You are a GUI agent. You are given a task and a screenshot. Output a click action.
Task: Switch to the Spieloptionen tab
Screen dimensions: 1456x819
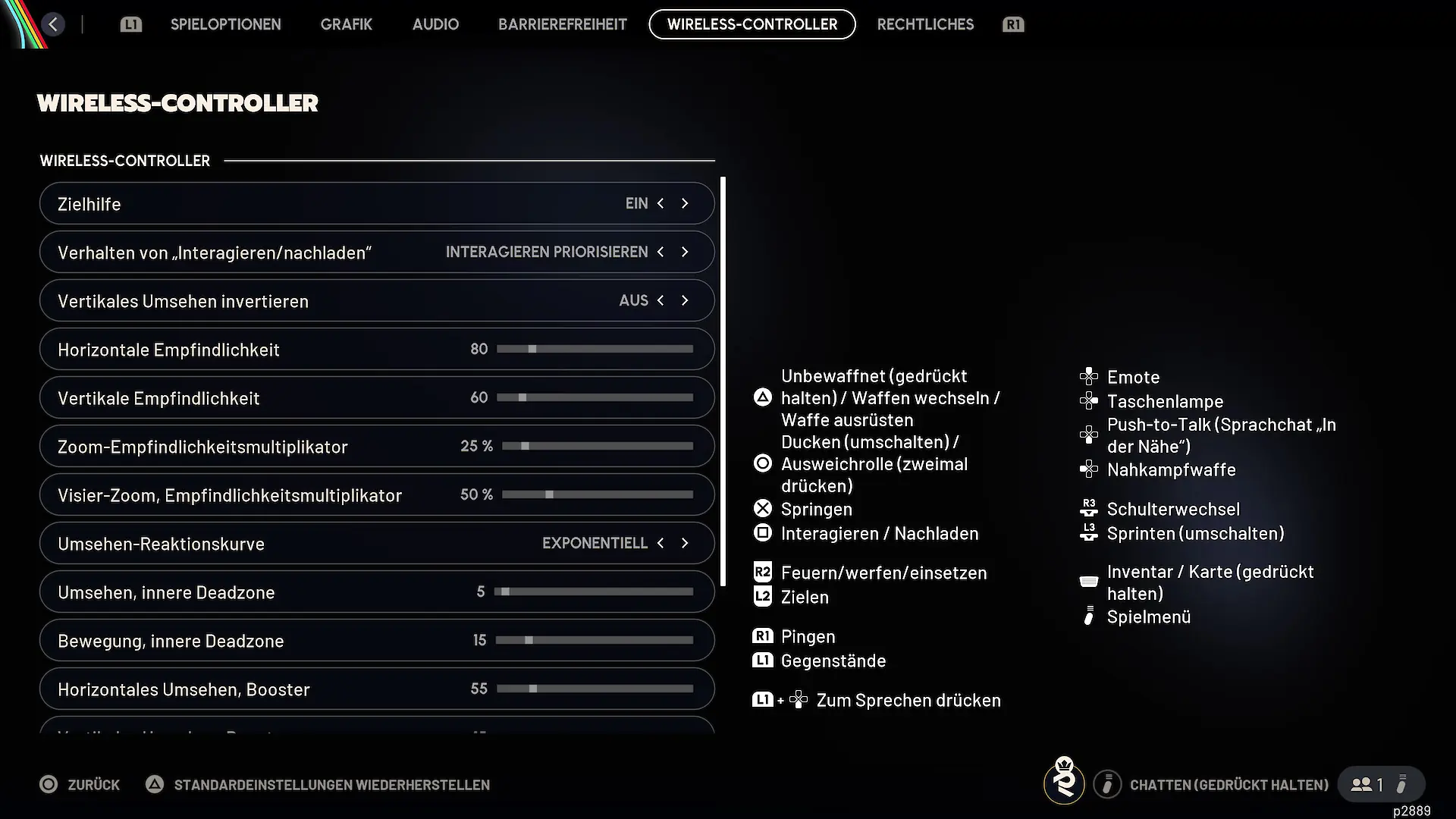coord(225,24)
